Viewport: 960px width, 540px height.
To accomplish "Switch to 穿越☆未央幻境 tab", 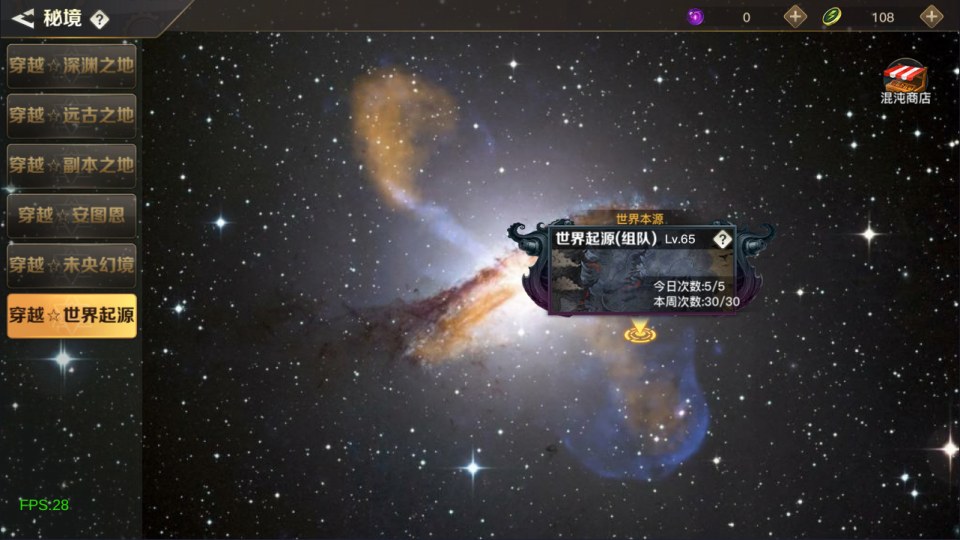I will point(71,265).
